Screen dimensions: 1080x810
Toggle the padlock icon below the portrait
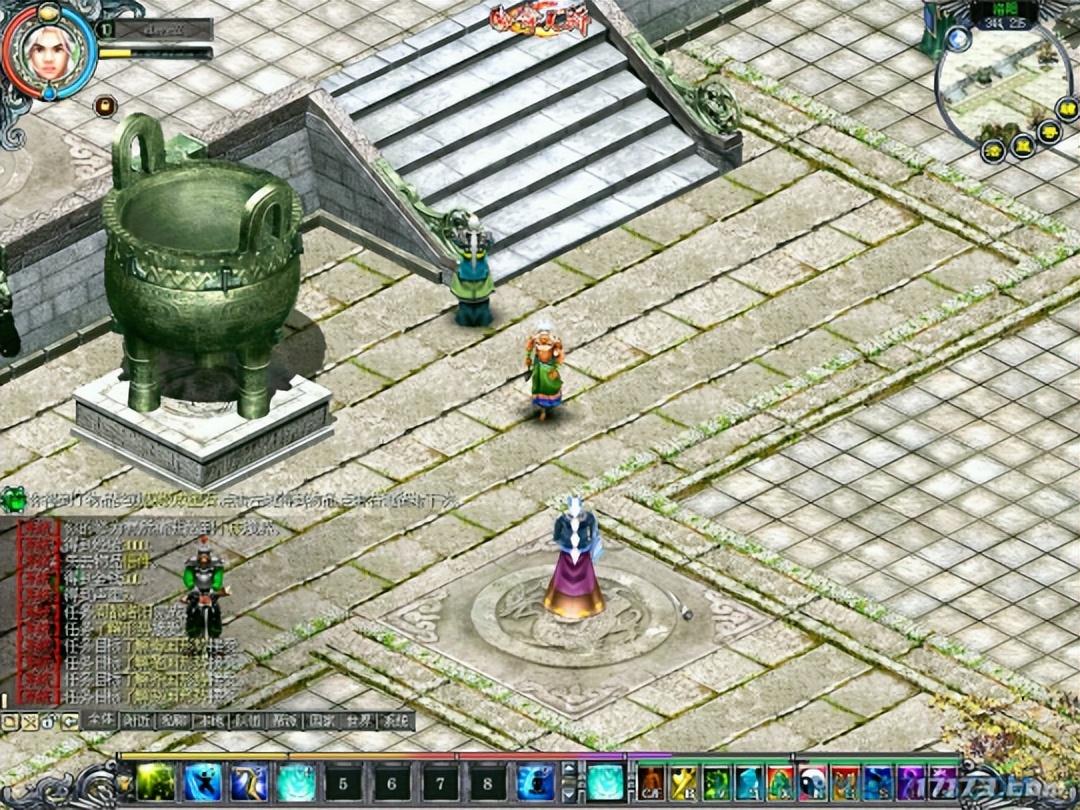[x=102, y=104]
